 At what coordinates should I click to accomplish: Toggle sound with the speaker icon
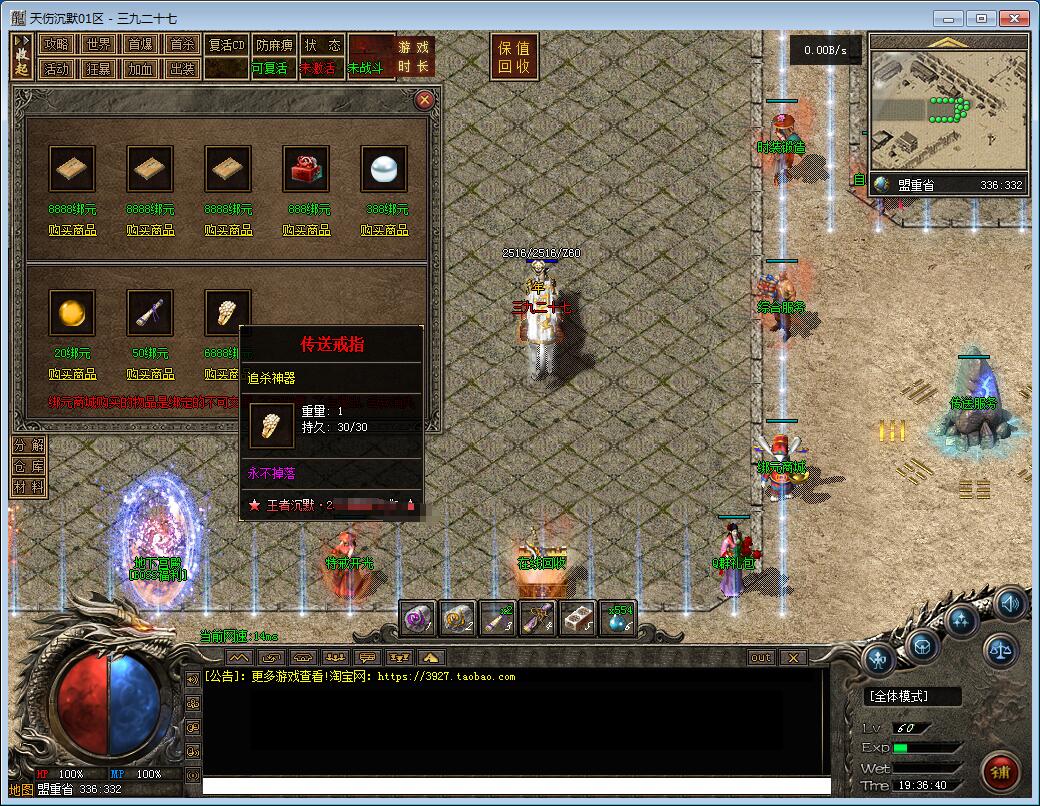(1010, 604)
